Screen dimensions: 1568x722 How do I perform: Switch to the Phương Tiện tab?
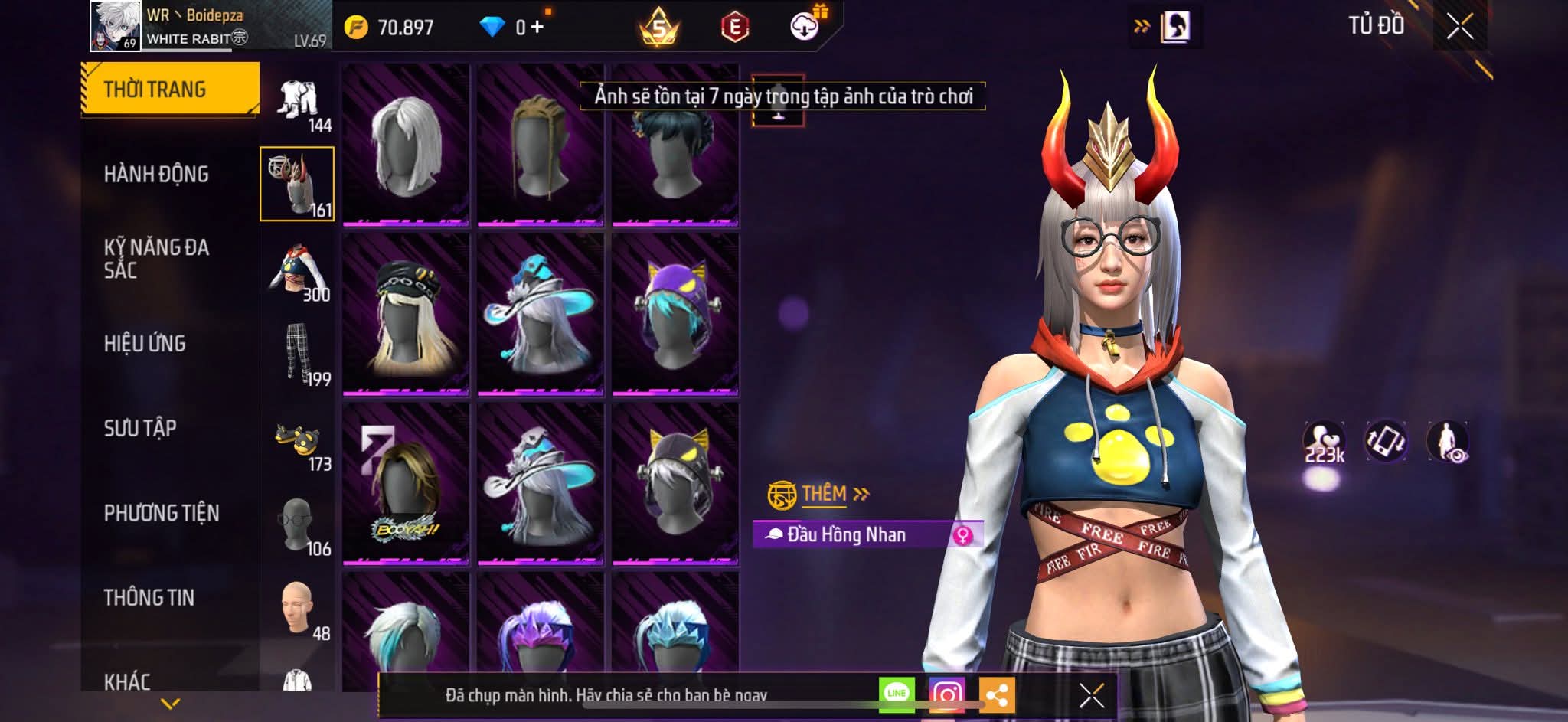(x=162, y=513)
